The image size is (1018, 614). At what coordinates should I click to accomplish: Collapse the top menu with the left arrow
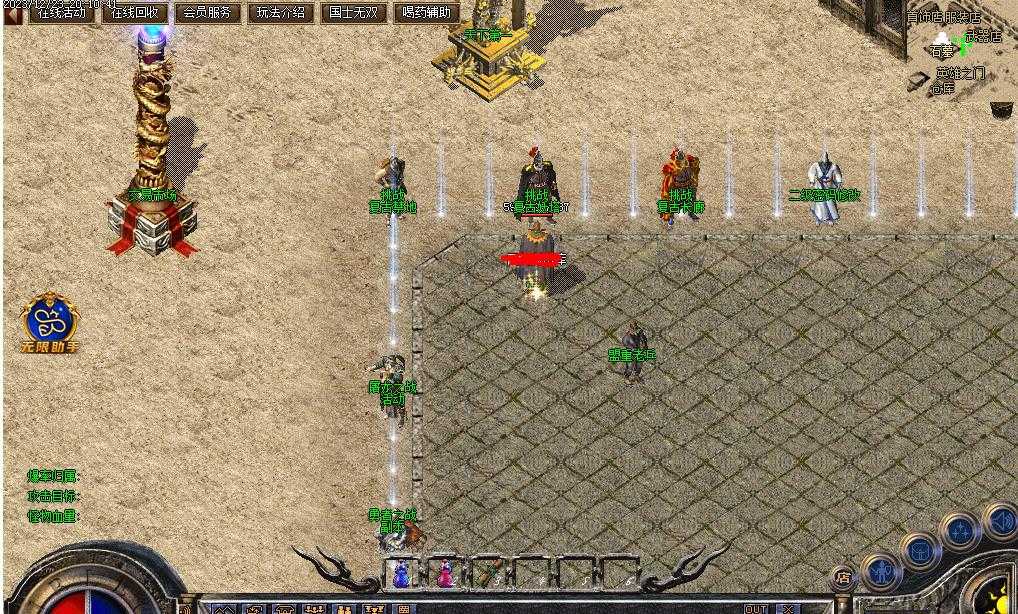[13, 13]
